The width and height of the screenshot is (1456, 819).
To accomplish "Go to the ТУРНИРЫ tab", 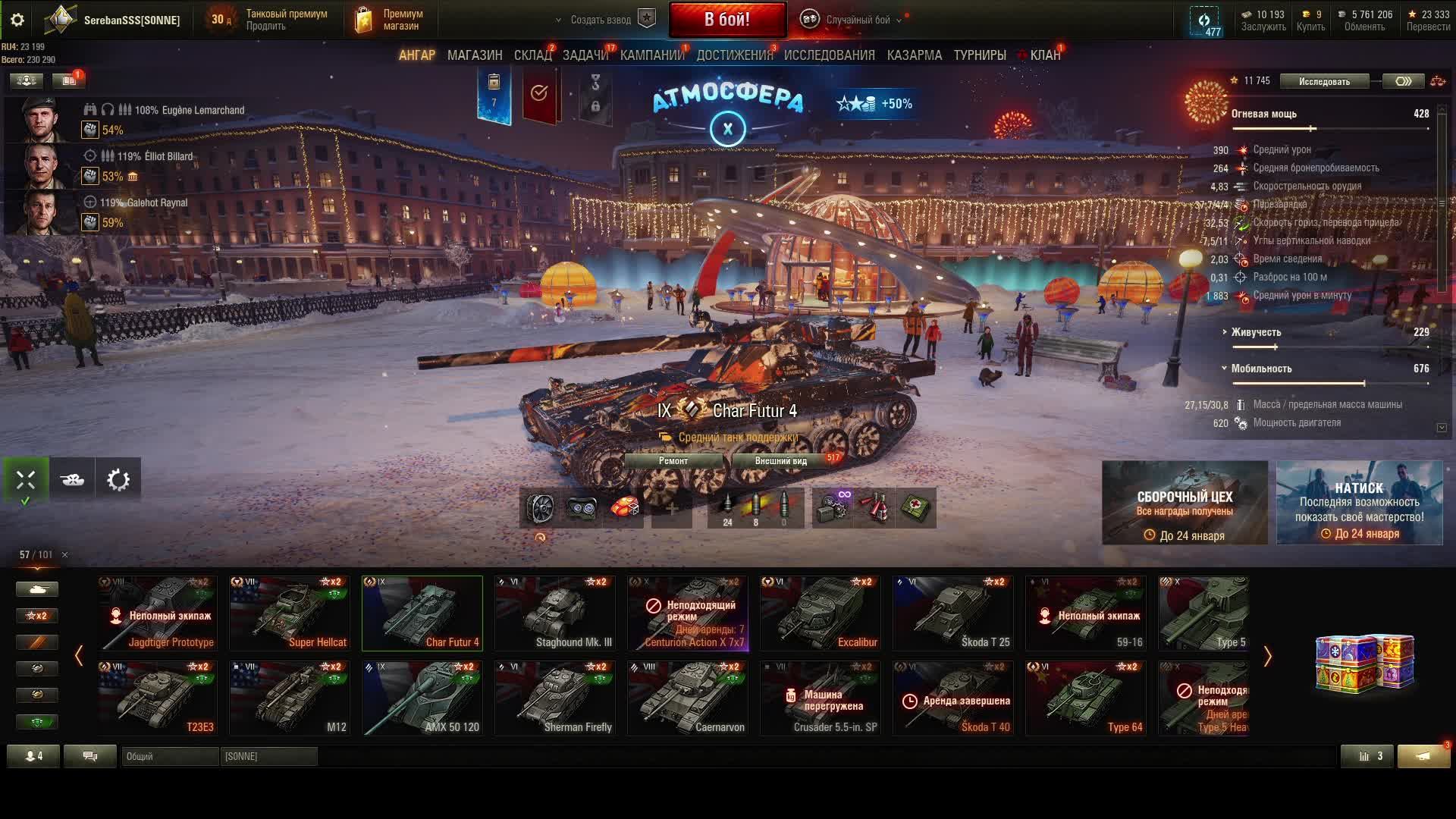I will (x=980, y=55).
